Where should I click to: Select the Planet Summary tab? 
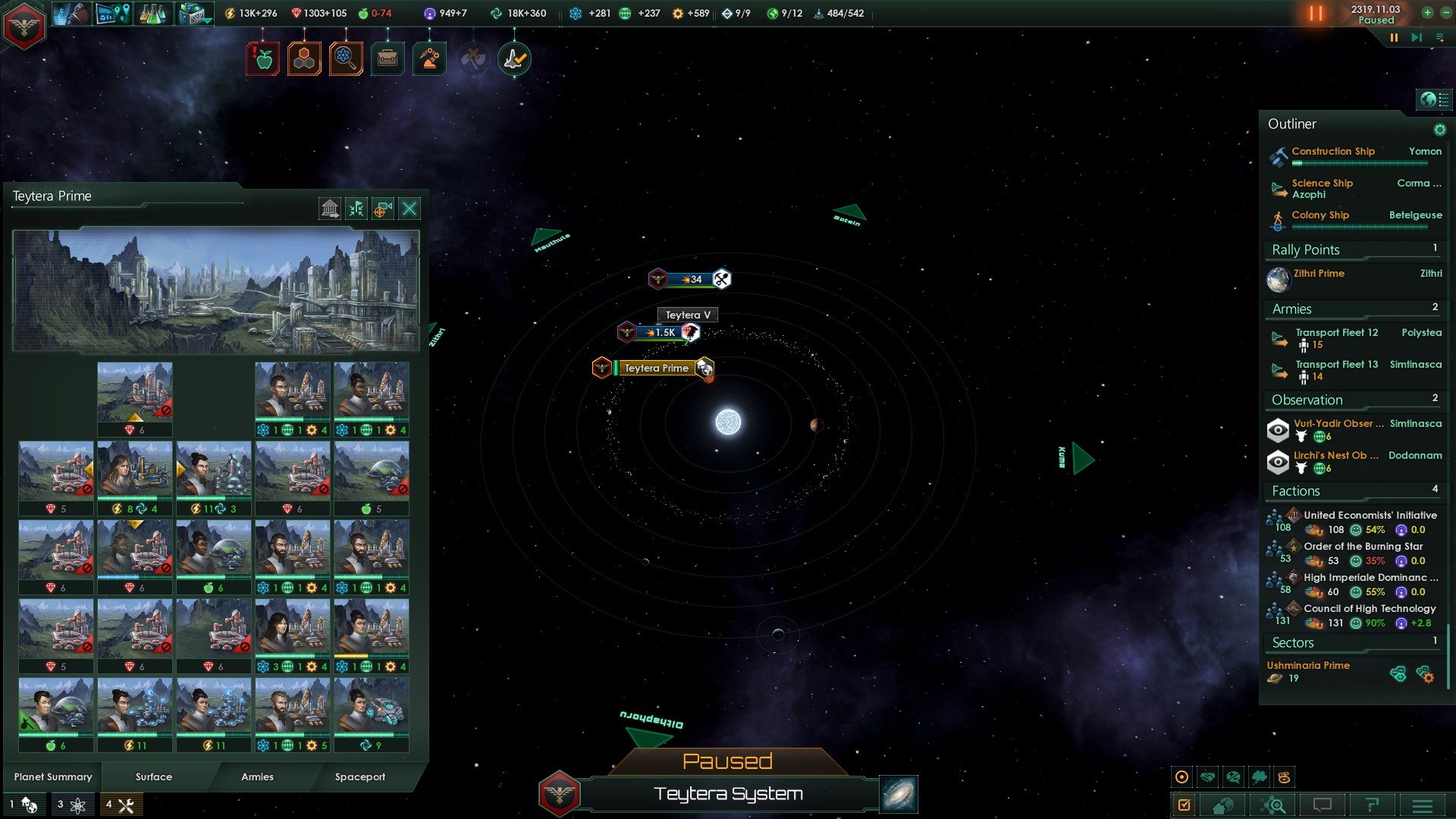[x=53, y=777]
